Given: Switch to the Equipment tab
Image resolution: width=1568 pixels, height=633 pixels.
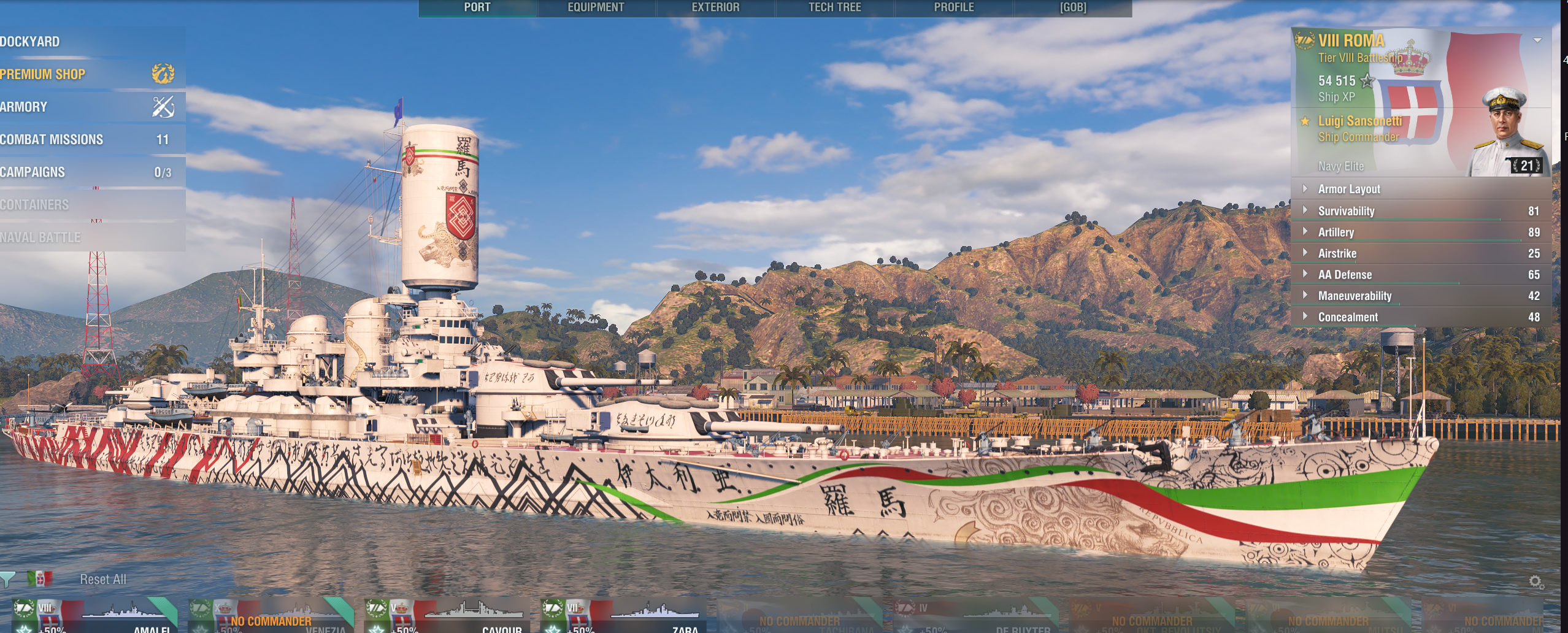Looking at the screenshot, I should click(x=596, y=7).
